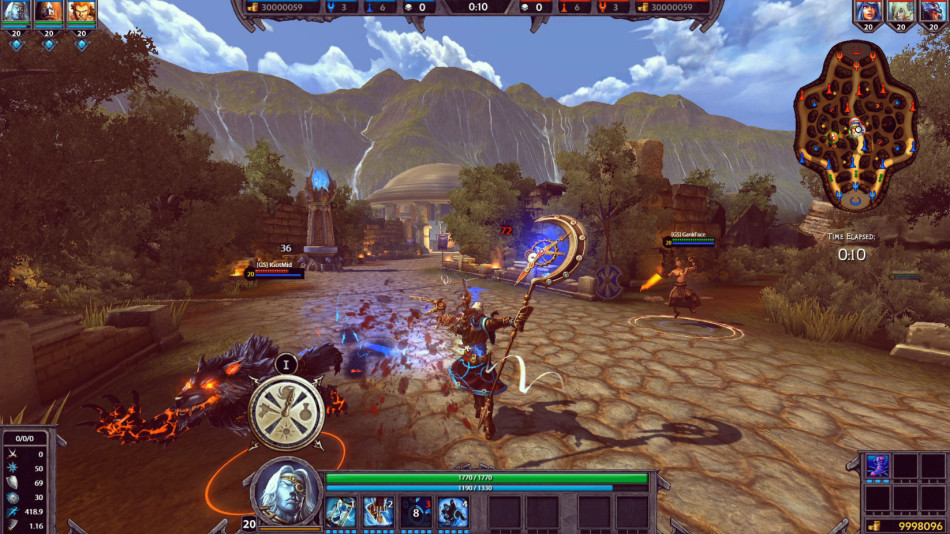Trigger the ultimate ability numbered 4
The width and height of the screenshot is (950, 534).
tap(453, 511)
